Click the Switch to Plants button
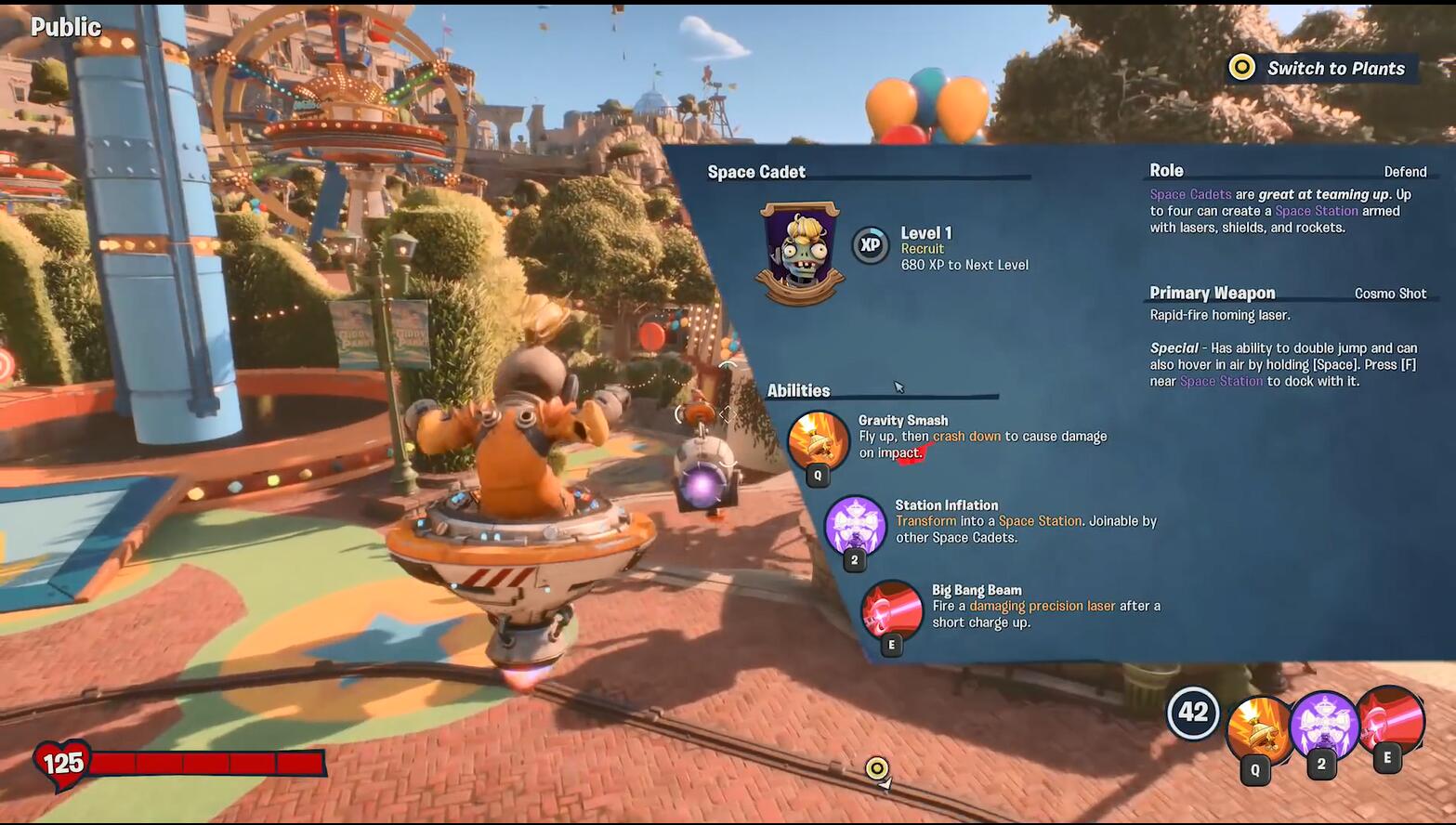This screenshot has width=1456, height=825. (x=1320, y=68)
